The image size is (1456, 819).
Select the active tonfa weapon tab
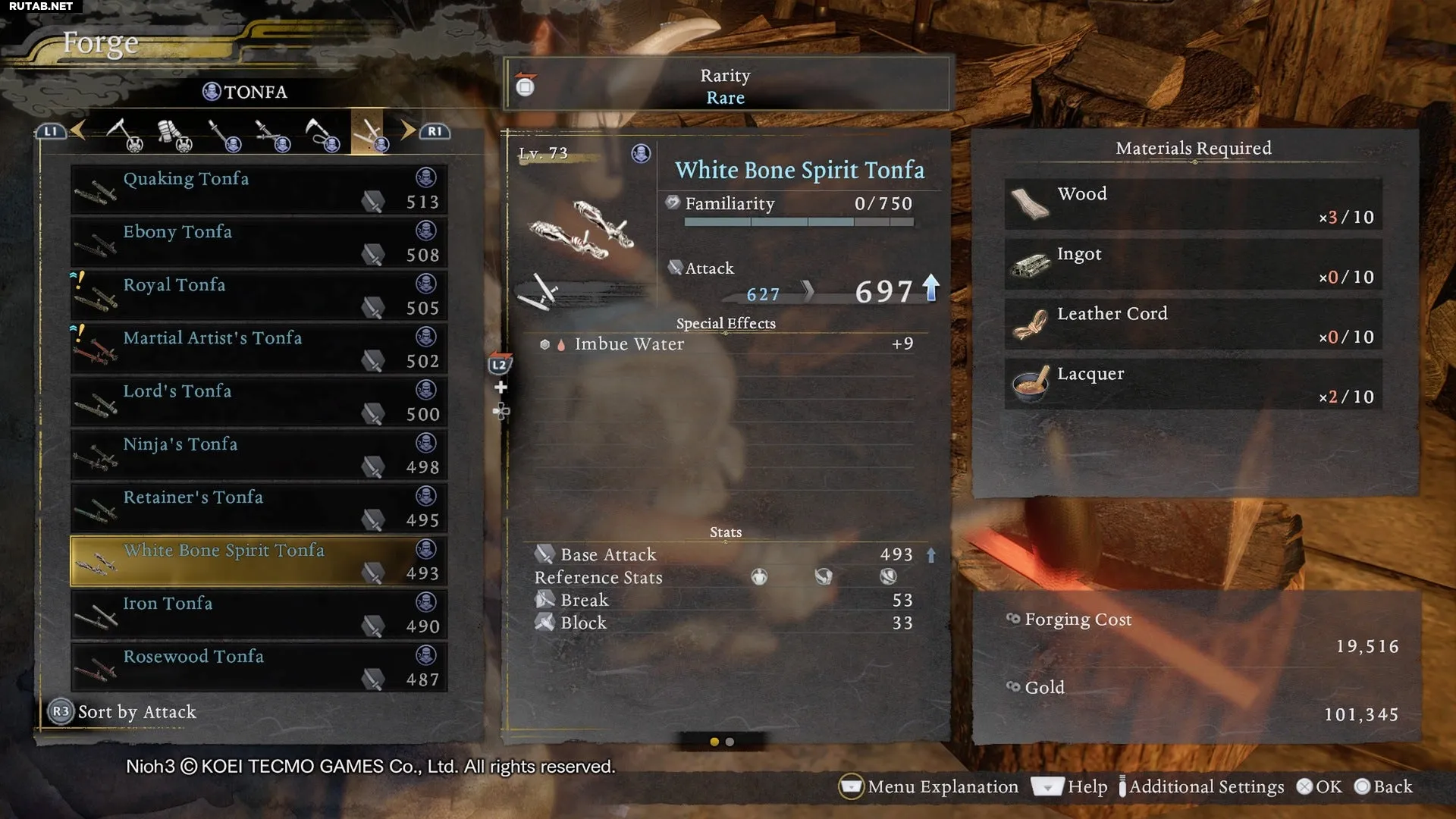[x=369, y=133]
